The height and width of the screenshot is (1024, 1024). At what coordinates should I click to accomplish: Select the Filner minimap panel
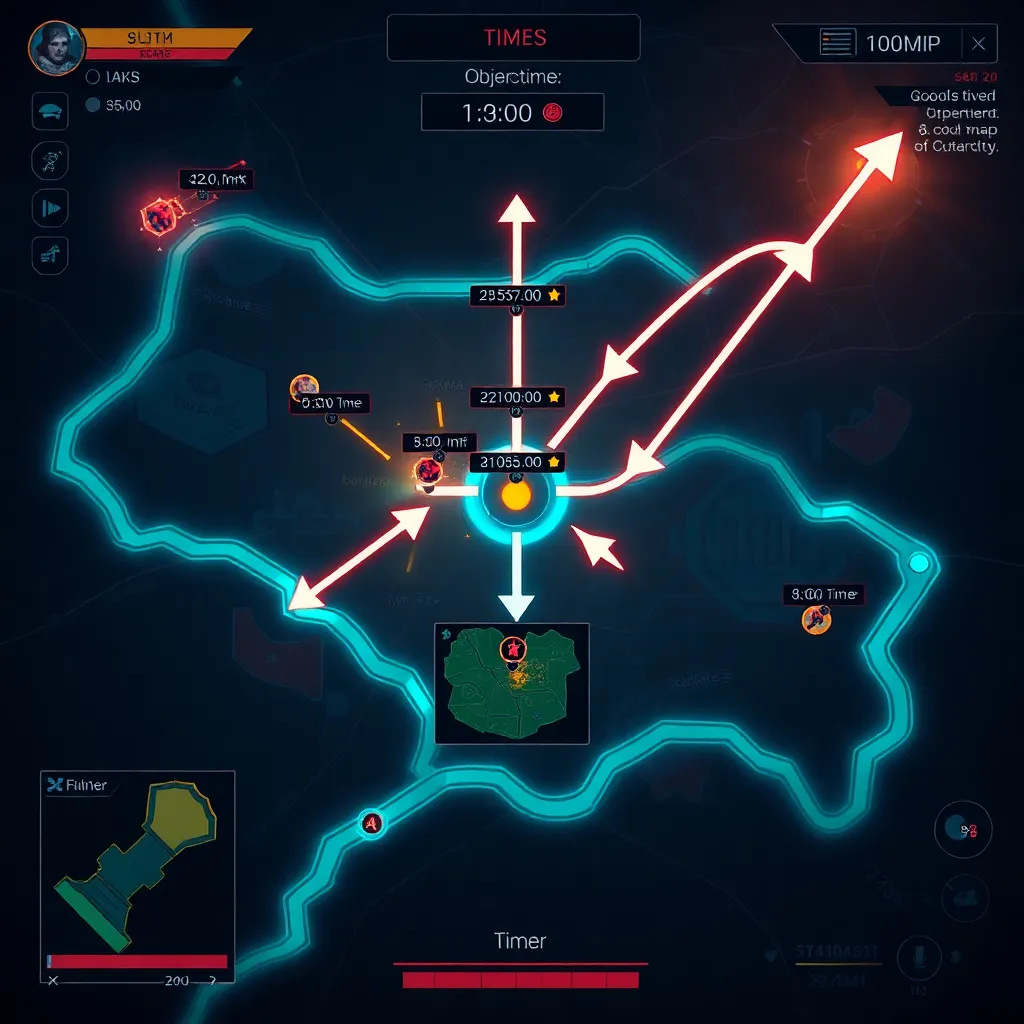[137, 874]
